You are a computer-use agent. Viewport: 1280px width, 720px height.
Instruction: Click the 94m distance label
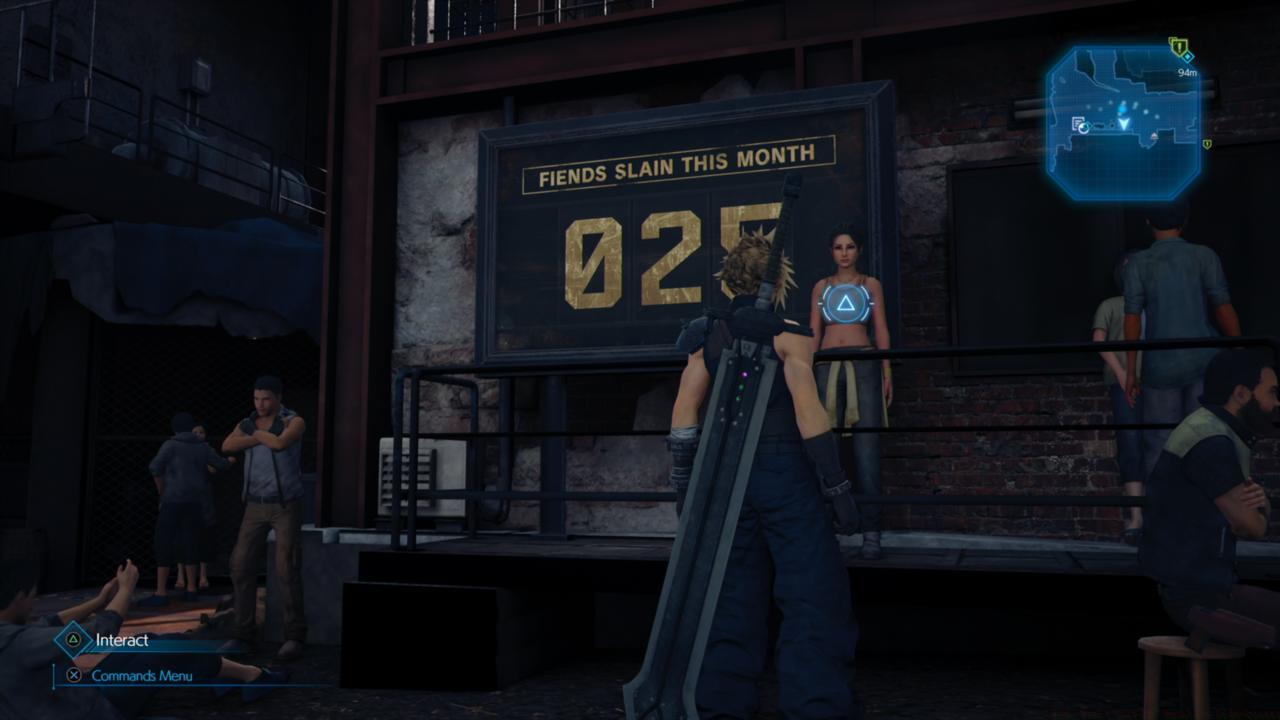coord(1187,71)
